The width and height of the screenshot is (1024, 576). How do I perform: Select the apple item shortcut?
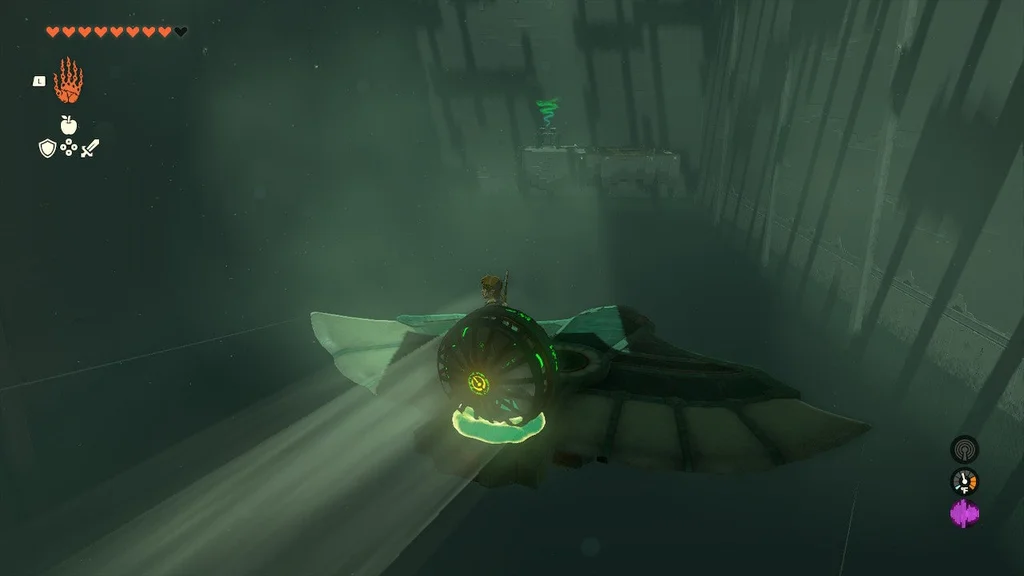(68, 125)
